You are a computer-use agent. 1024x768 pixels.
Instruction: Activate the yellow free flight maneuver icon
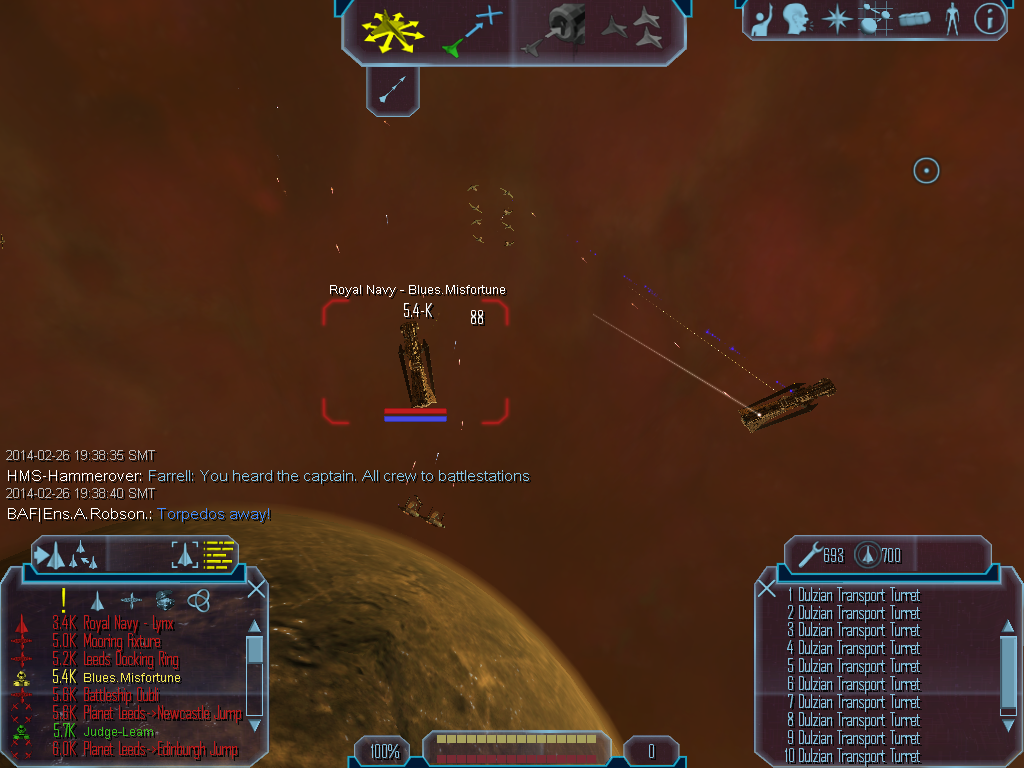393,30
